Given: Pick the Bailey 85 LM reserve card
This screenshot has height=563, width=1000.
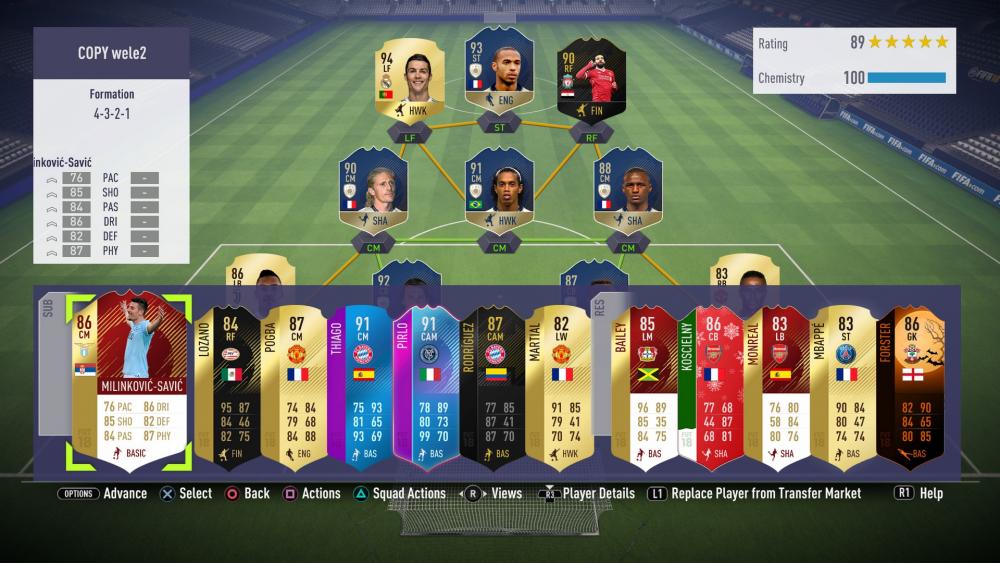Looking at the screenshot, I should pyautogui.click(x=646, y=385).
